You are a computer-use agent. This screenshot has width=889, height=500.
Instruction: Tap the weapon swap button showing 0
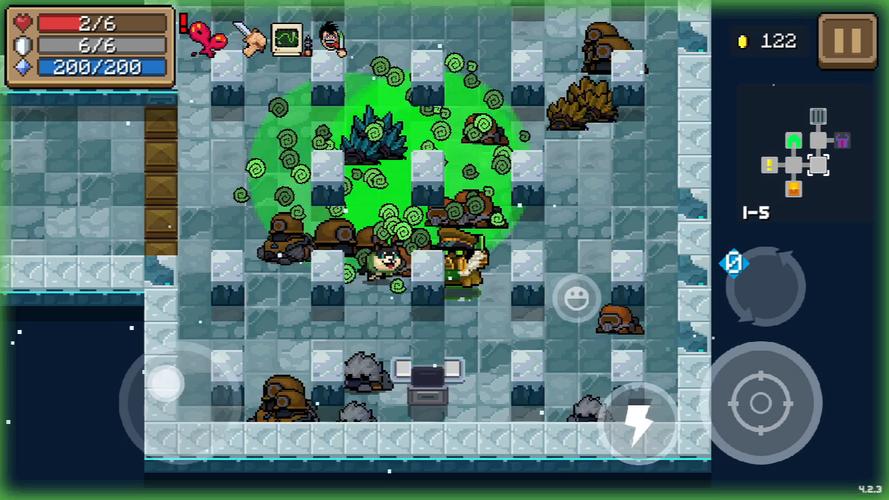click(763, 283)
